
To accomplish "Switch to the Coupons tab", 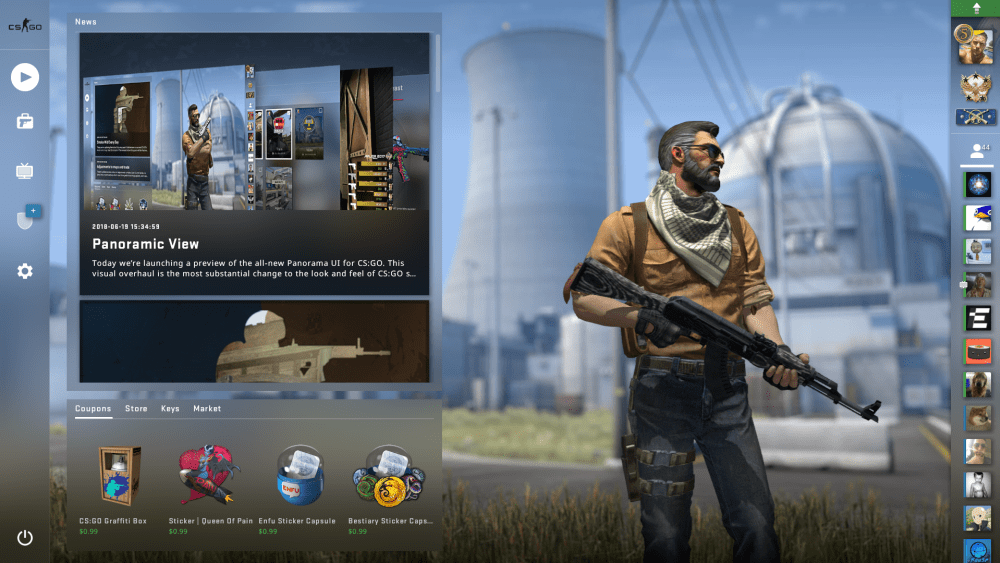I will coord(93,409).
